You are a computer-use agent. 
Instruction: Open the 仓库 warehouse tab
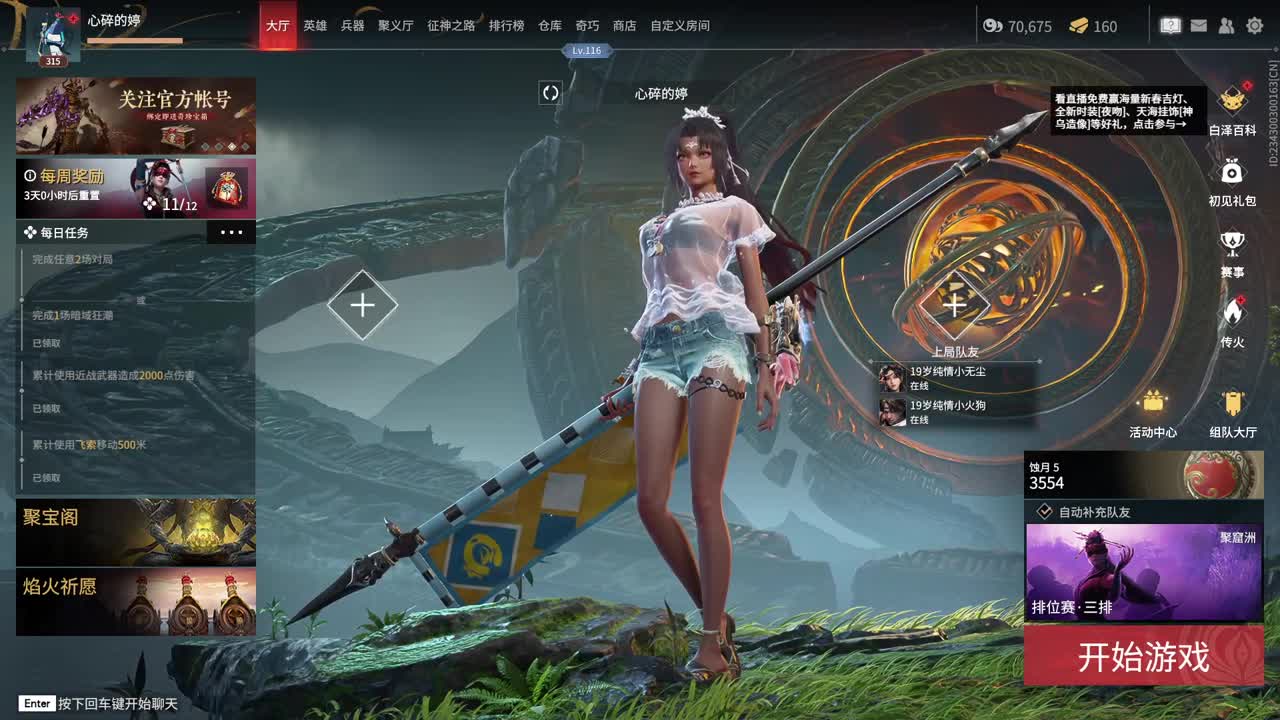[x=550, y=26]
